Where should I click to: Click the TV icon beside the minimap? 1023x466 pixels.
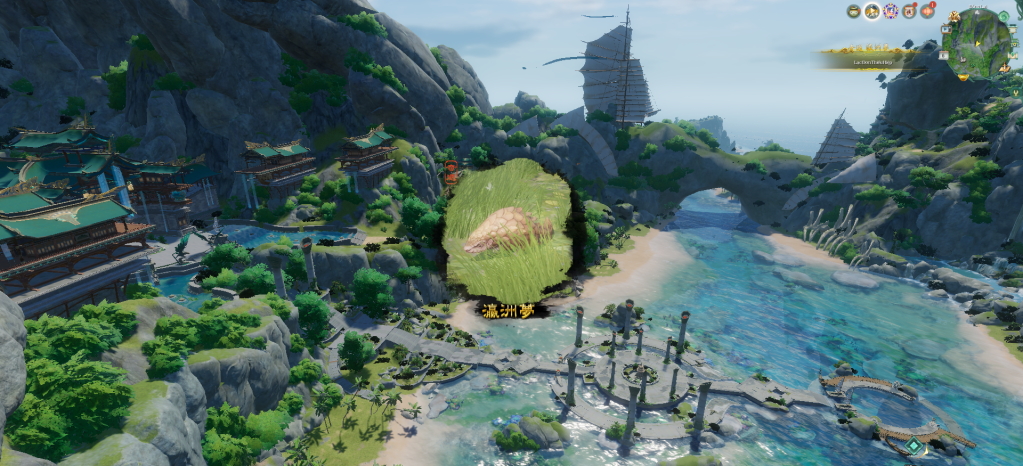948,29
